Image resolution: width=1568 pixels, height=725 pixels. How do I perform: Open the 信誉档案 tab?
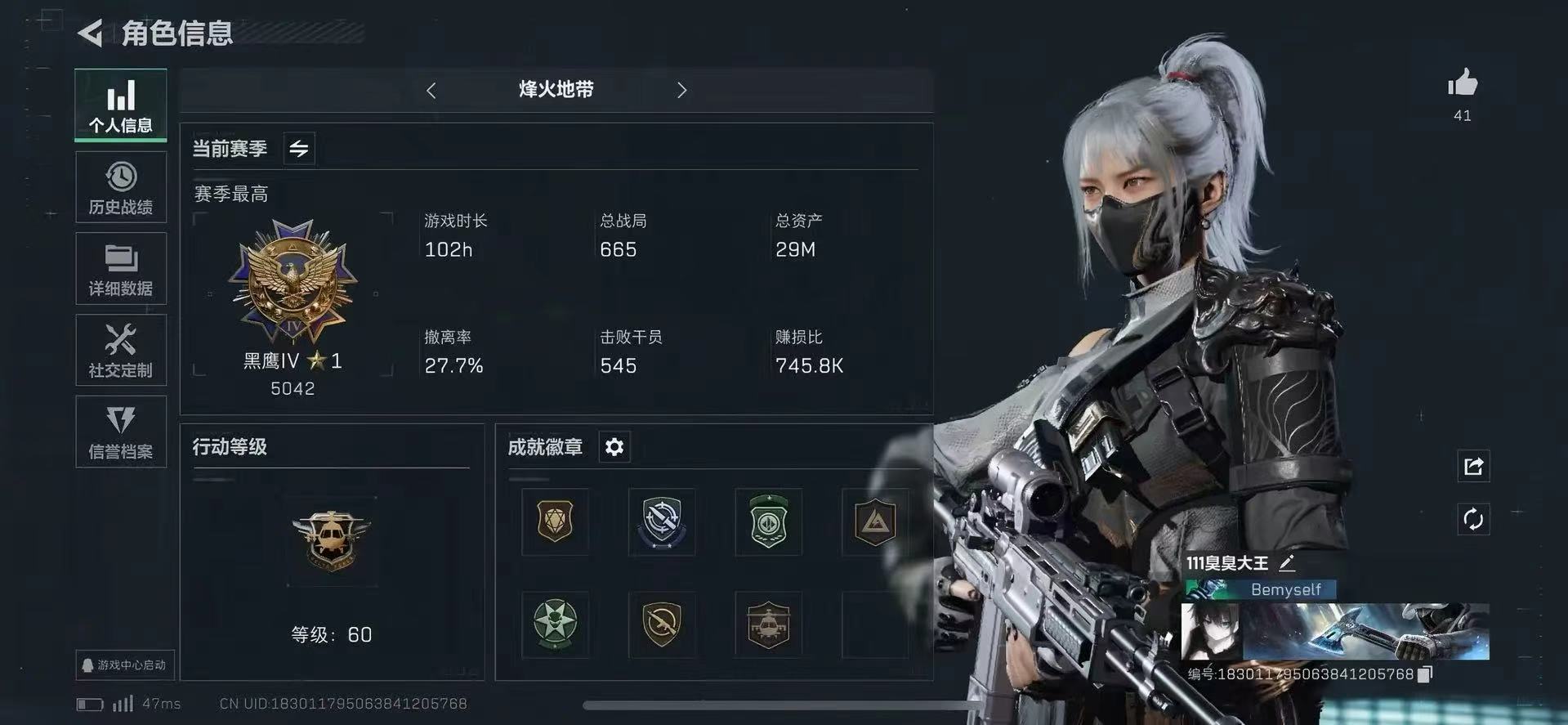click(x=121, y=432)
